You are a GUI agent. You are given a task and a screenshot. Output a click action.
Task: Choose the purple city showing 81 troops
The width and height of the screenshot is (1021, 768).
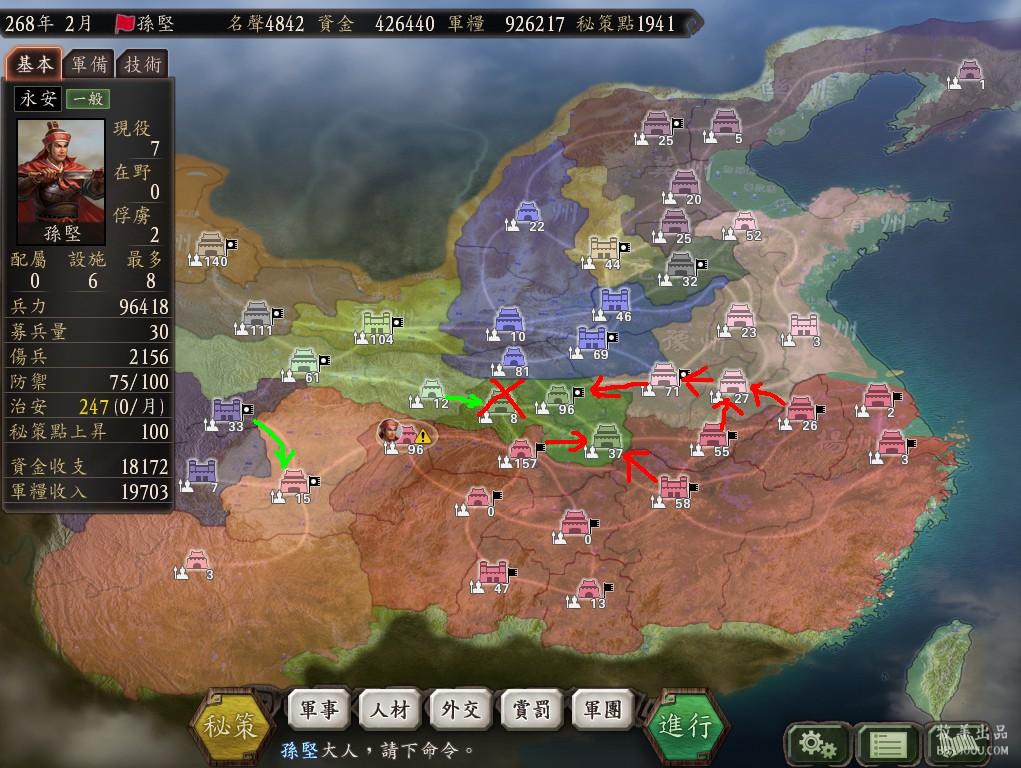click(513, 357)
